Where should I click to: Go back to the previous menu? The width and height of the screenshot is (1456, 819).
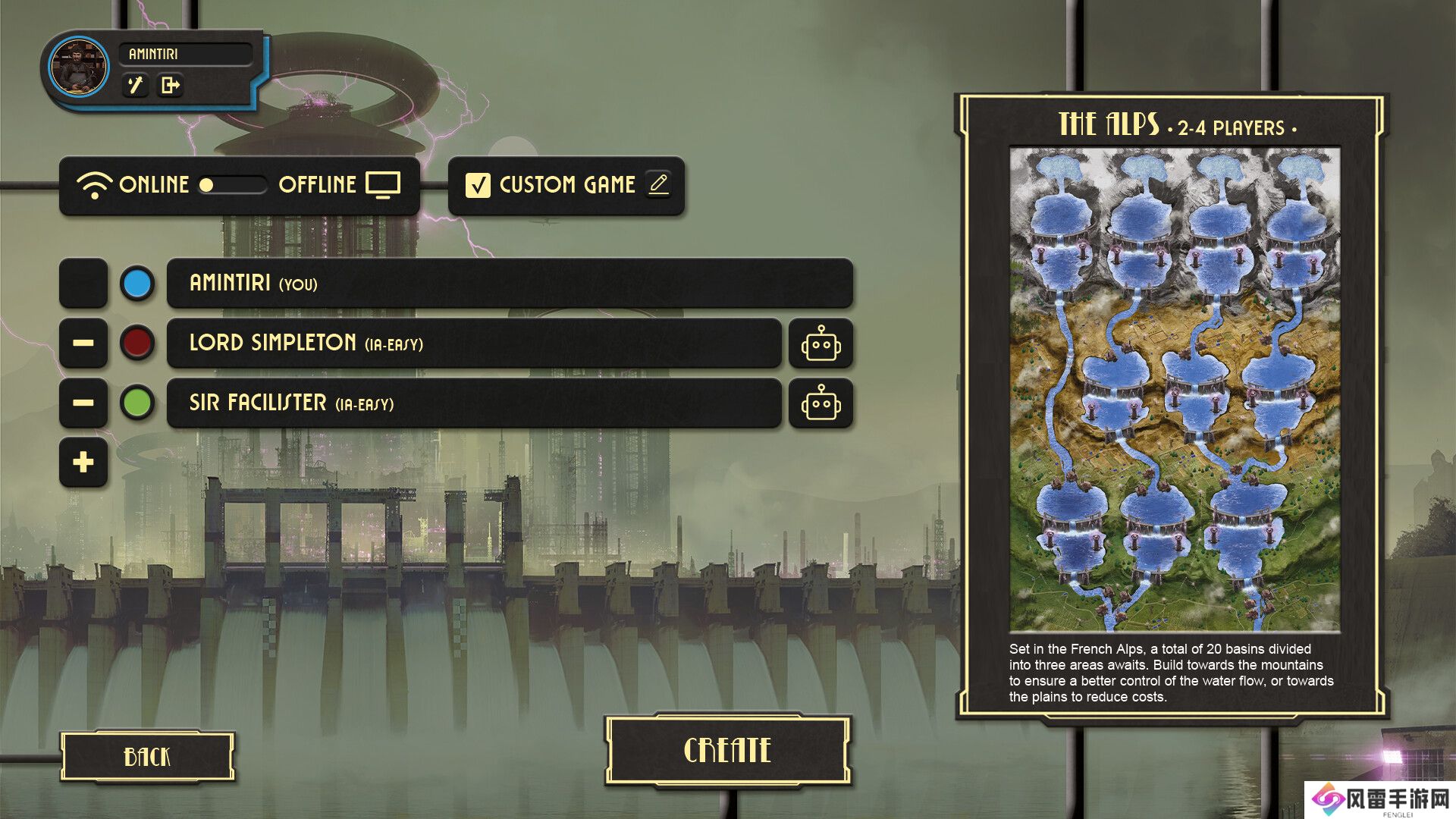coord(147,756)
